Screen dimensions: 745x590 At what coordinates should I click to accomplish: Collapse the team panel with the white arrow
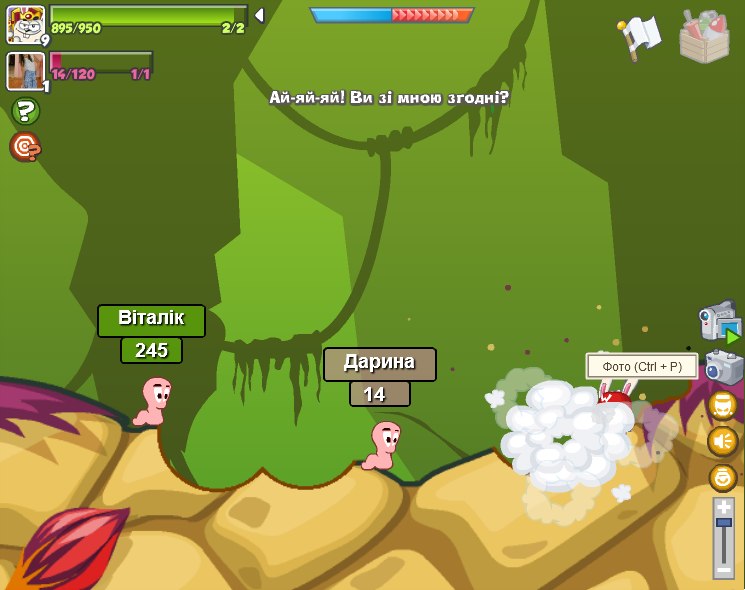(259, 15)
